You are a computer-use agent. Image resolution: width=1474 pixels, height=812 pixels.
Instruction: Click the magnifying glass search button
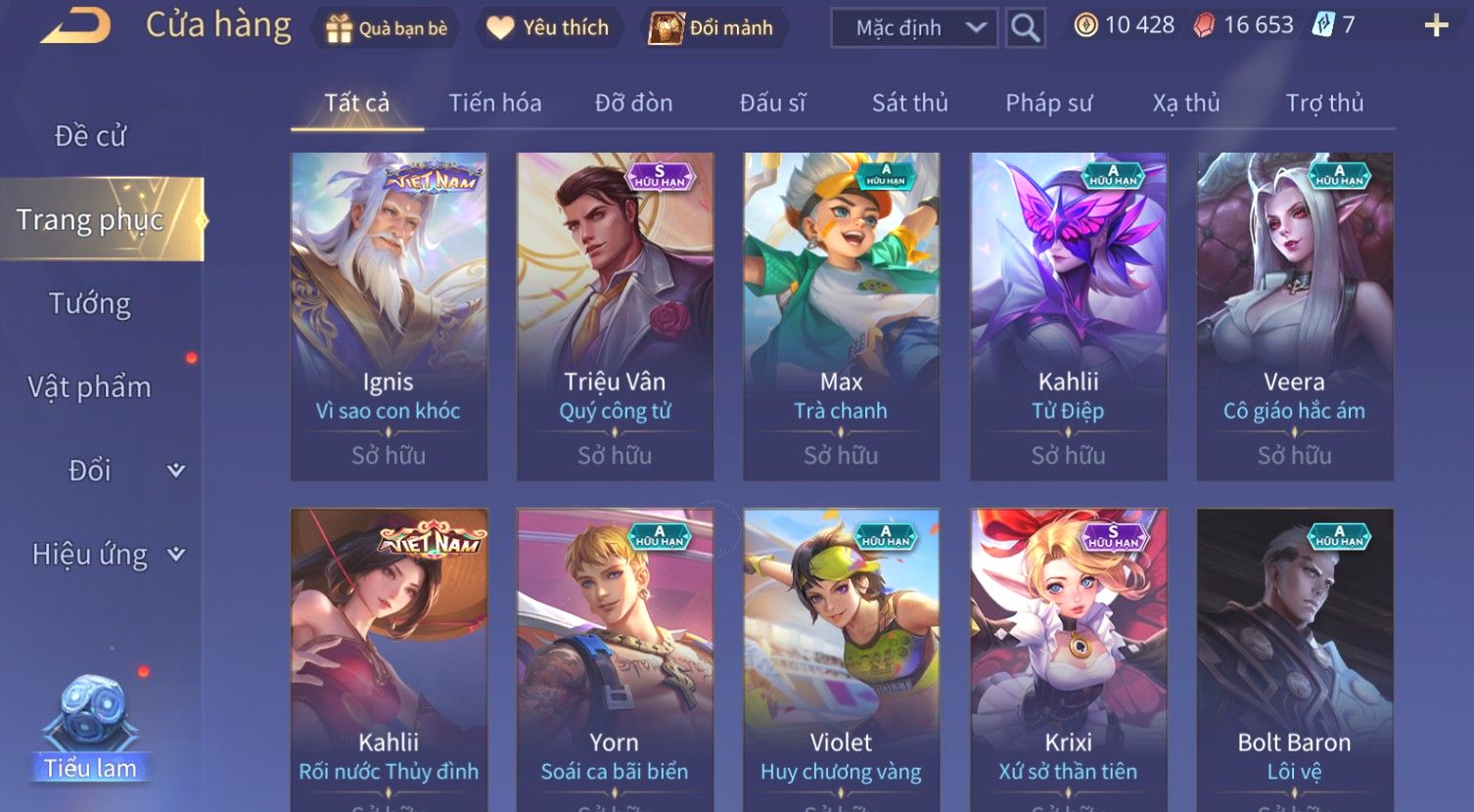click(x=1025, y=28)
